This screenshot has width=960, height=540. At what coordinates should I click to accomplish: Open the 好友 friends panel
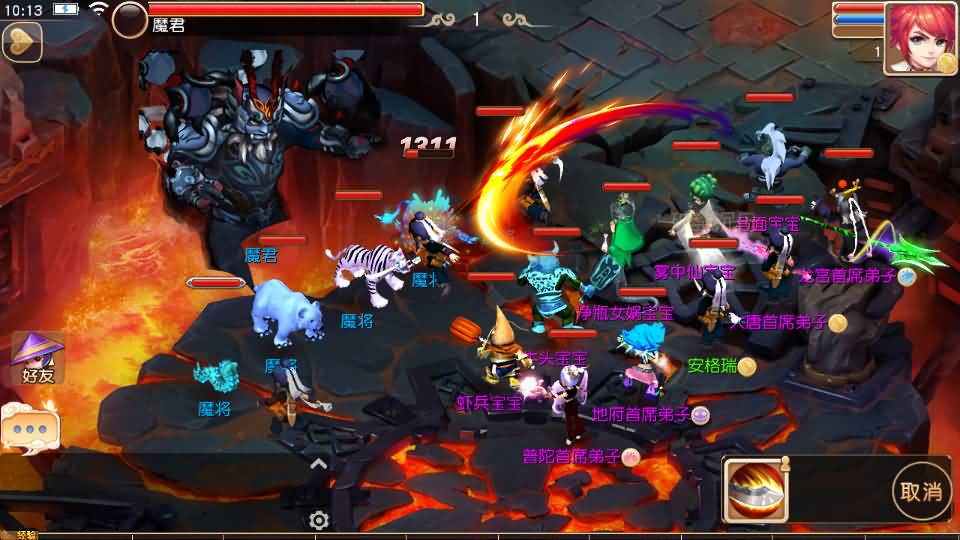pyautogui.click(x=37, y=359)
